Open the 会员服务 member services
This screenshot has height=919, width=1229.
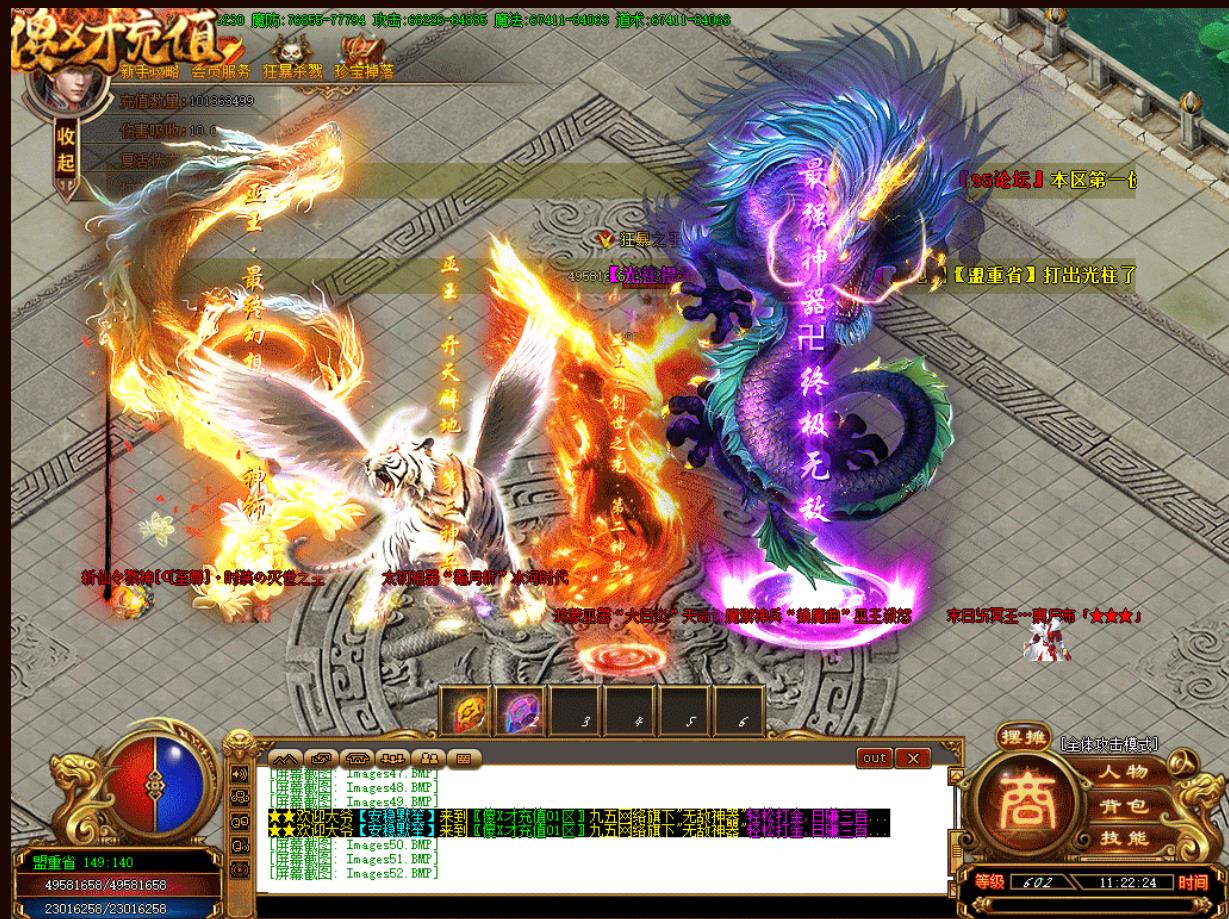click(x=221, y=70)
